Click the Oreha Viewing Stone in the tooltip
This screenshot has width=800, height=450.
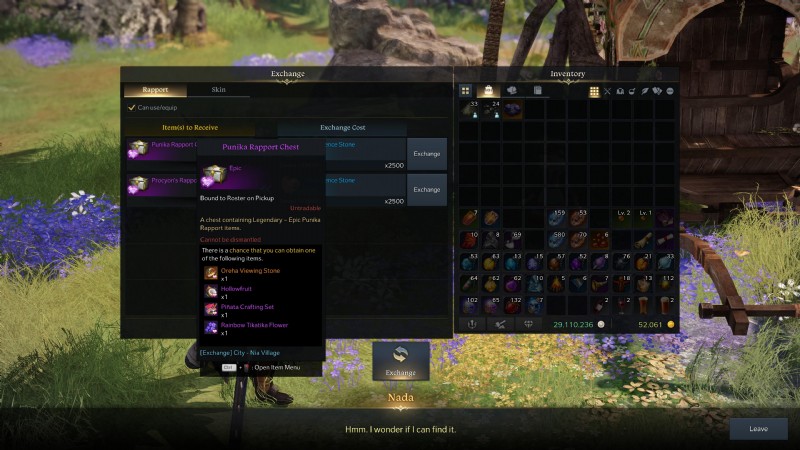(x=211, y=272)
